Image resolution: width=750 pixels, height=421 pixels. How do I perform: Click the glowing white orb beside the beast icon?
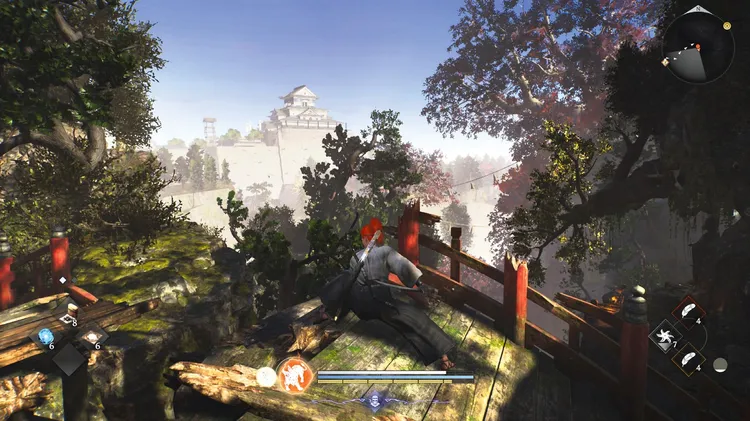266,376
